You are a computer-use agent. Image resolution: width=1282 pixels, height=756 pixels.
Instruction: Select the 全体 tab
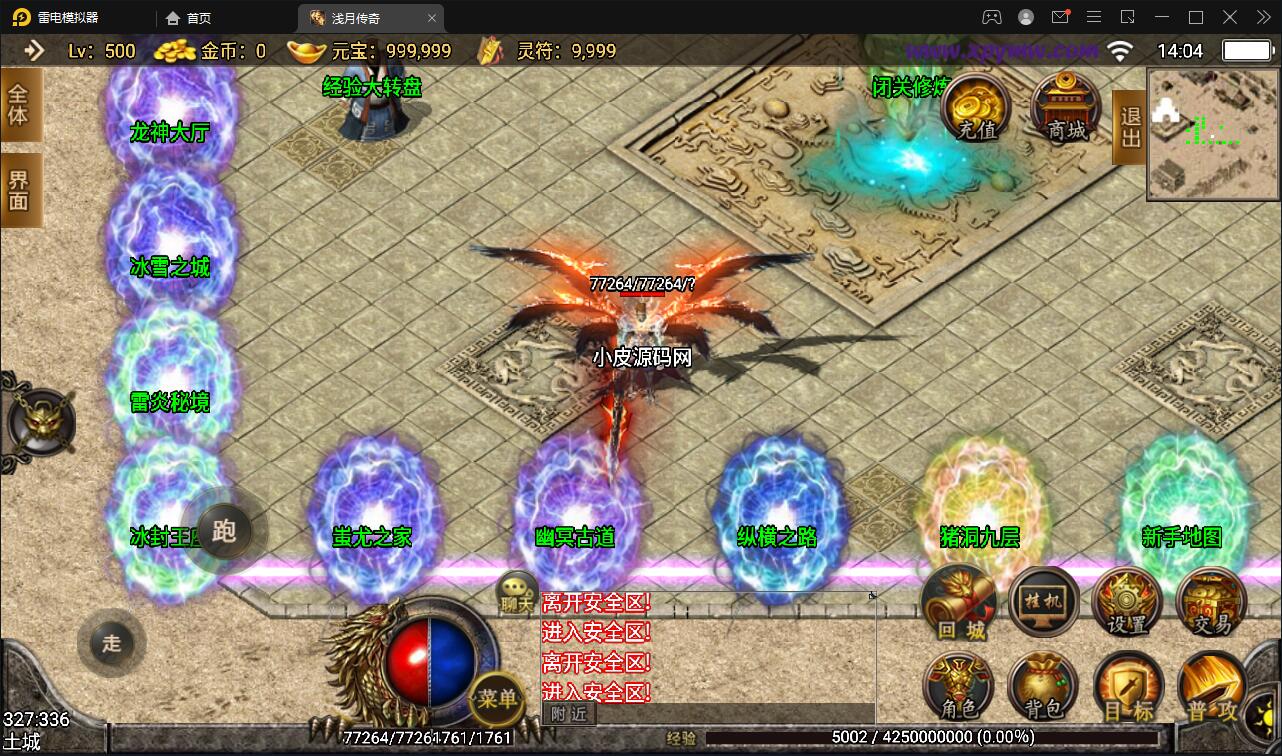[x=20, y=104]
